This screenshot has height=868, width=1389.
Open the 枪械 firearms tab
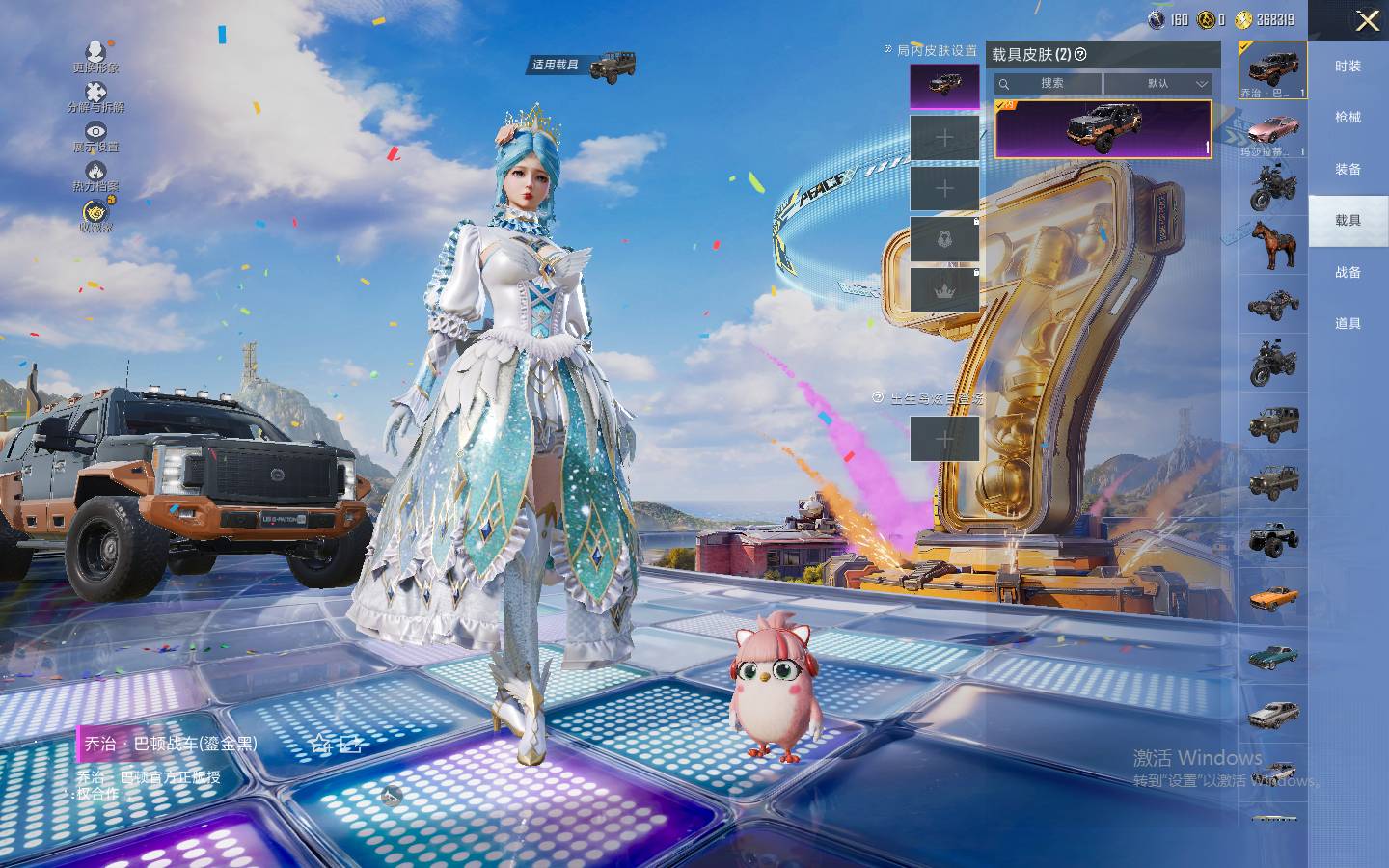point(1348,117)
